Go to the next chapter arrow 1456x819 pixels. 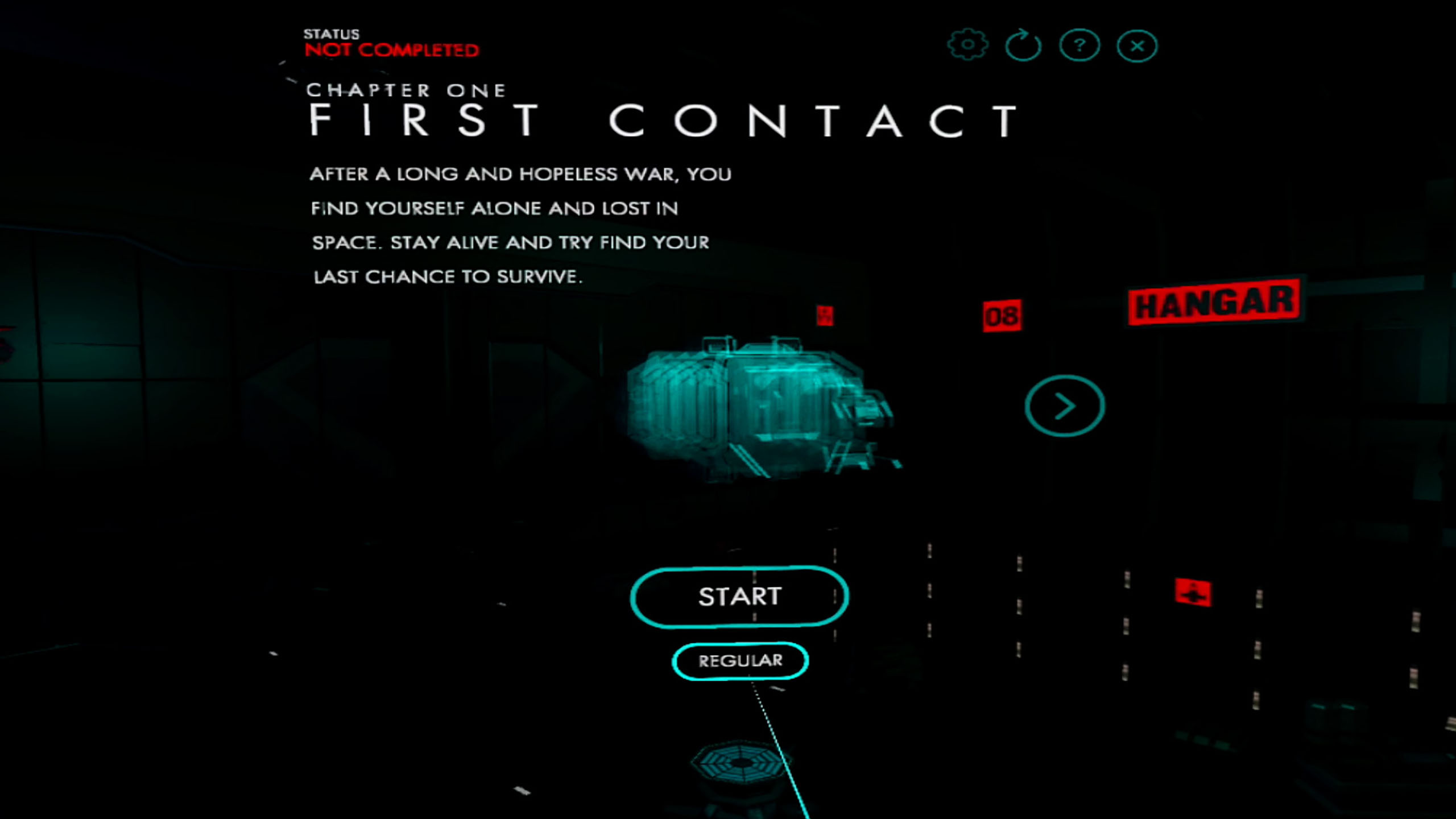[x=1065, y=406]
